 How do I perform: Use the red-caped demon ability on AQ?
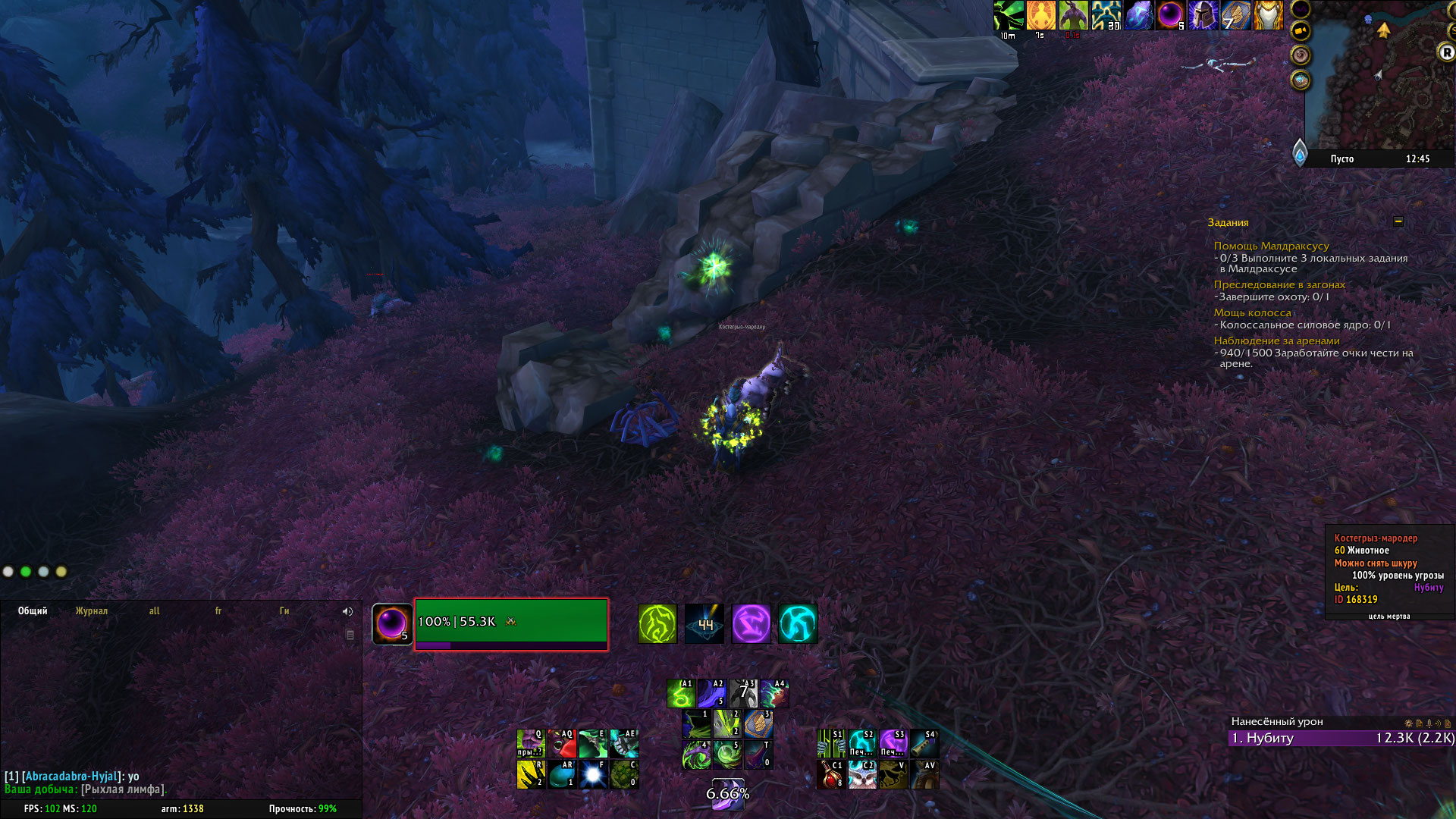click(x=562, y=743)
